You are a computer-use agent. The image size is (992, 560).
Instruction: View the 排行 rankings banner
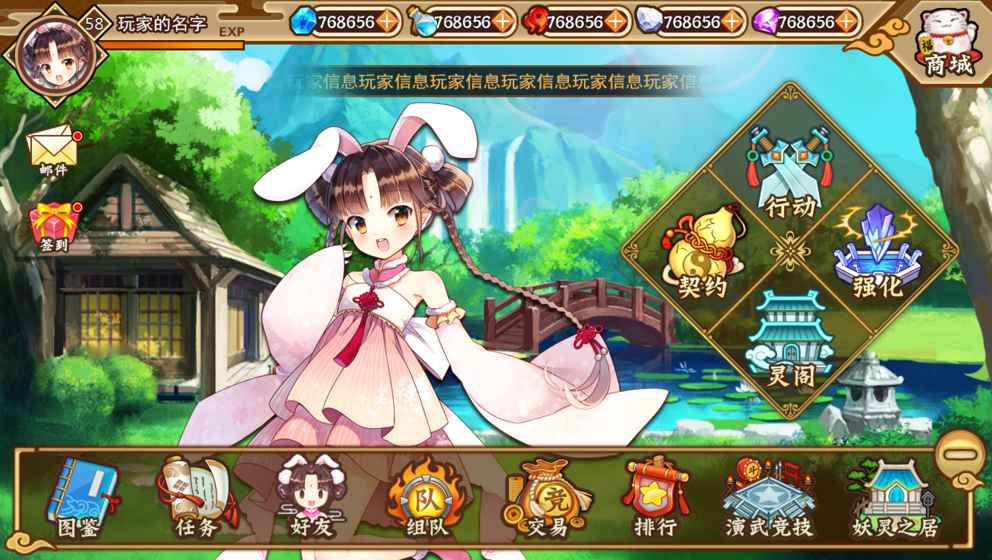tap(655, 497)
